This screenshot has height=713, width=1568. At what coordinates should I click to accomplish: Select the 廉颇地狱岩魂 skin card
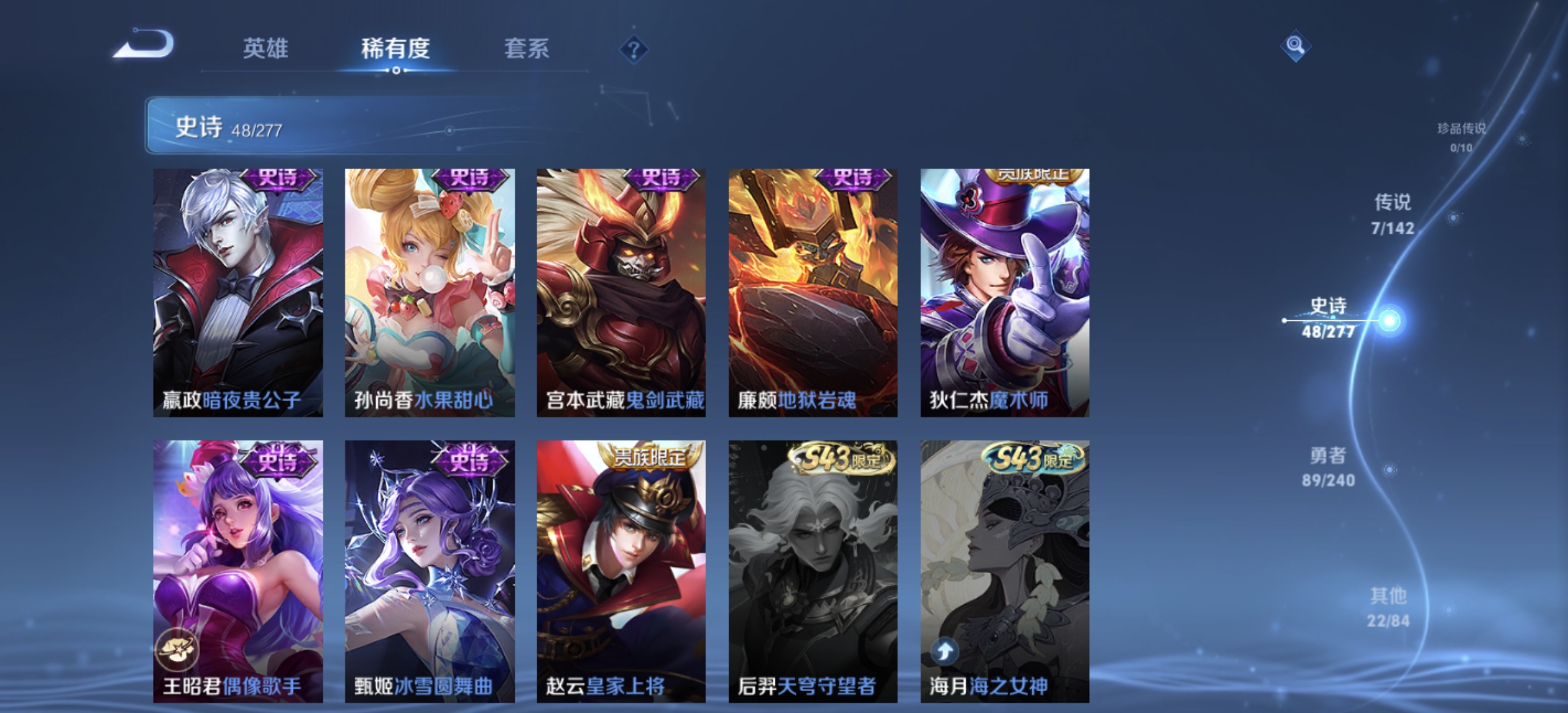812,290
